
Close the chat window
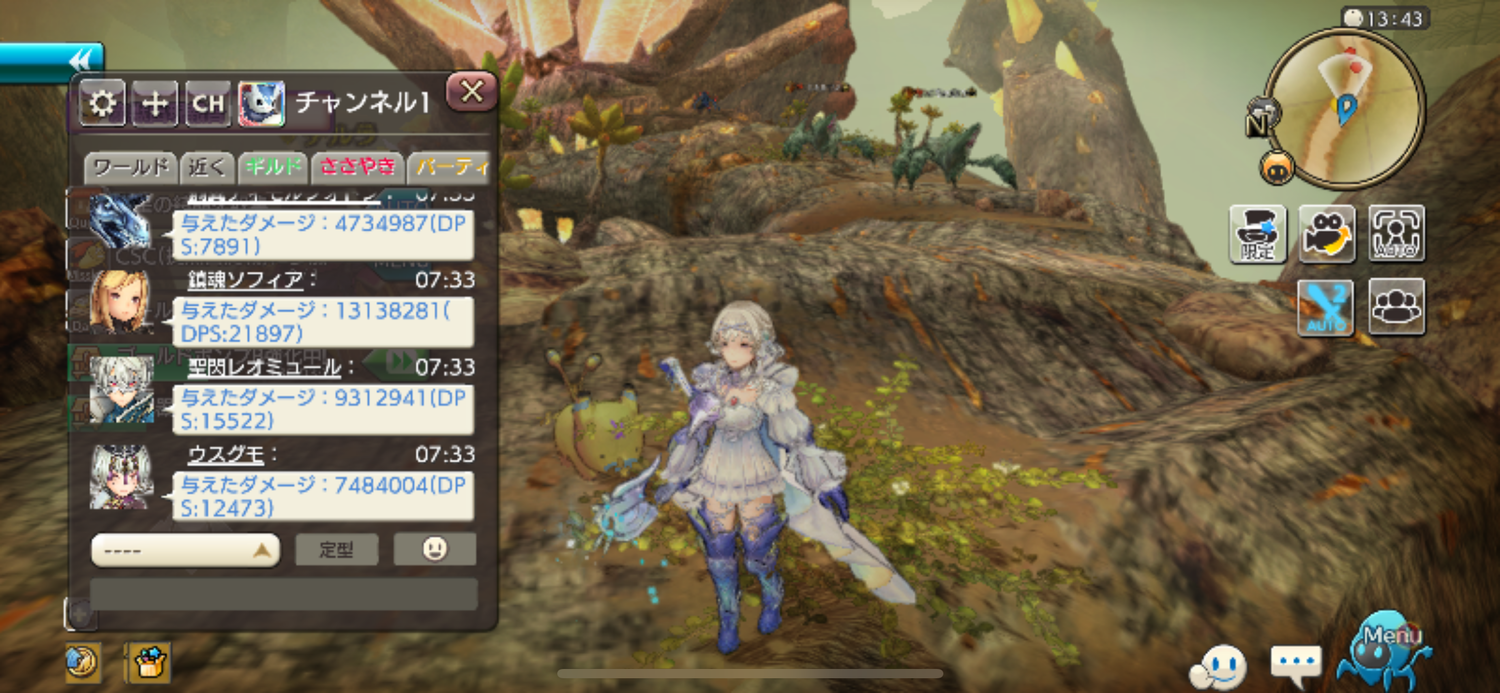pyautogui.click(x=472, y=93)
